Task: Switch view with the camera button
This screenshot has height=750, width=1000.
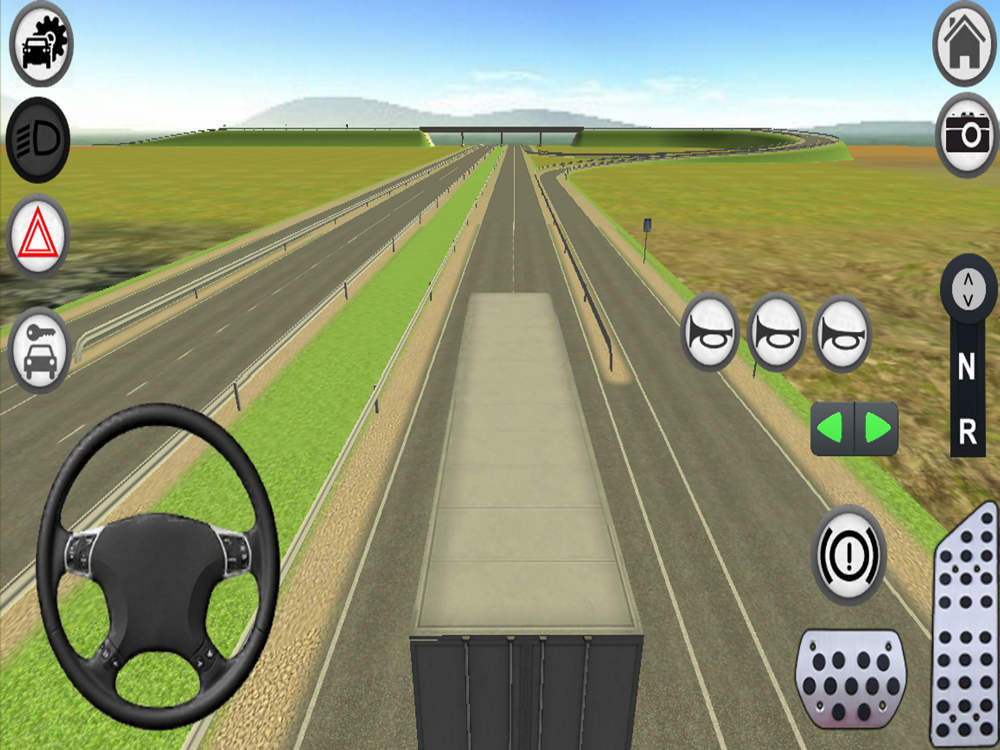Action: (x=967, y=134)
